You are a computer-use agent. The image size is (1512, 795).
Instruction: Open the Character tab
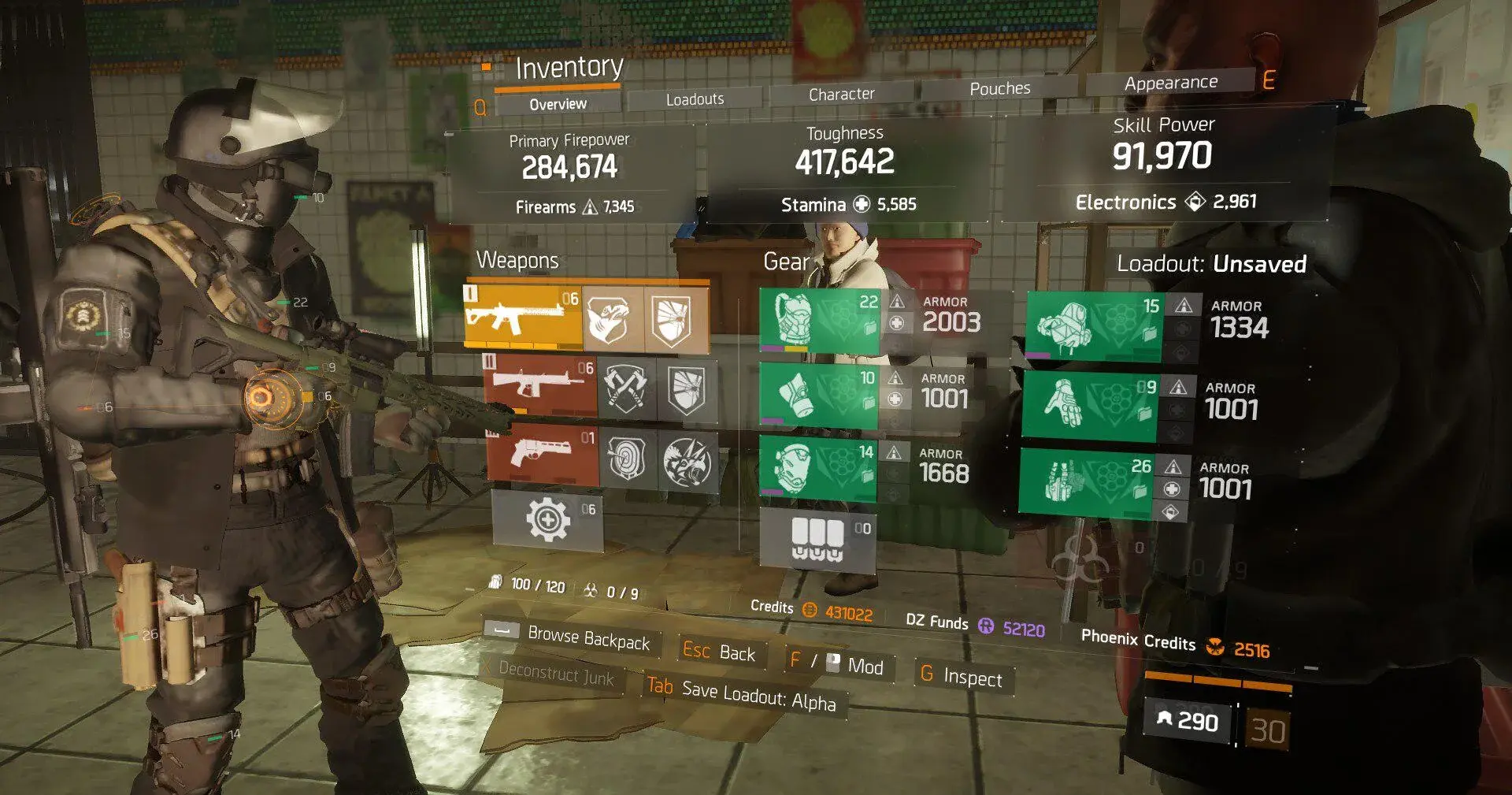tap(841, 95)
